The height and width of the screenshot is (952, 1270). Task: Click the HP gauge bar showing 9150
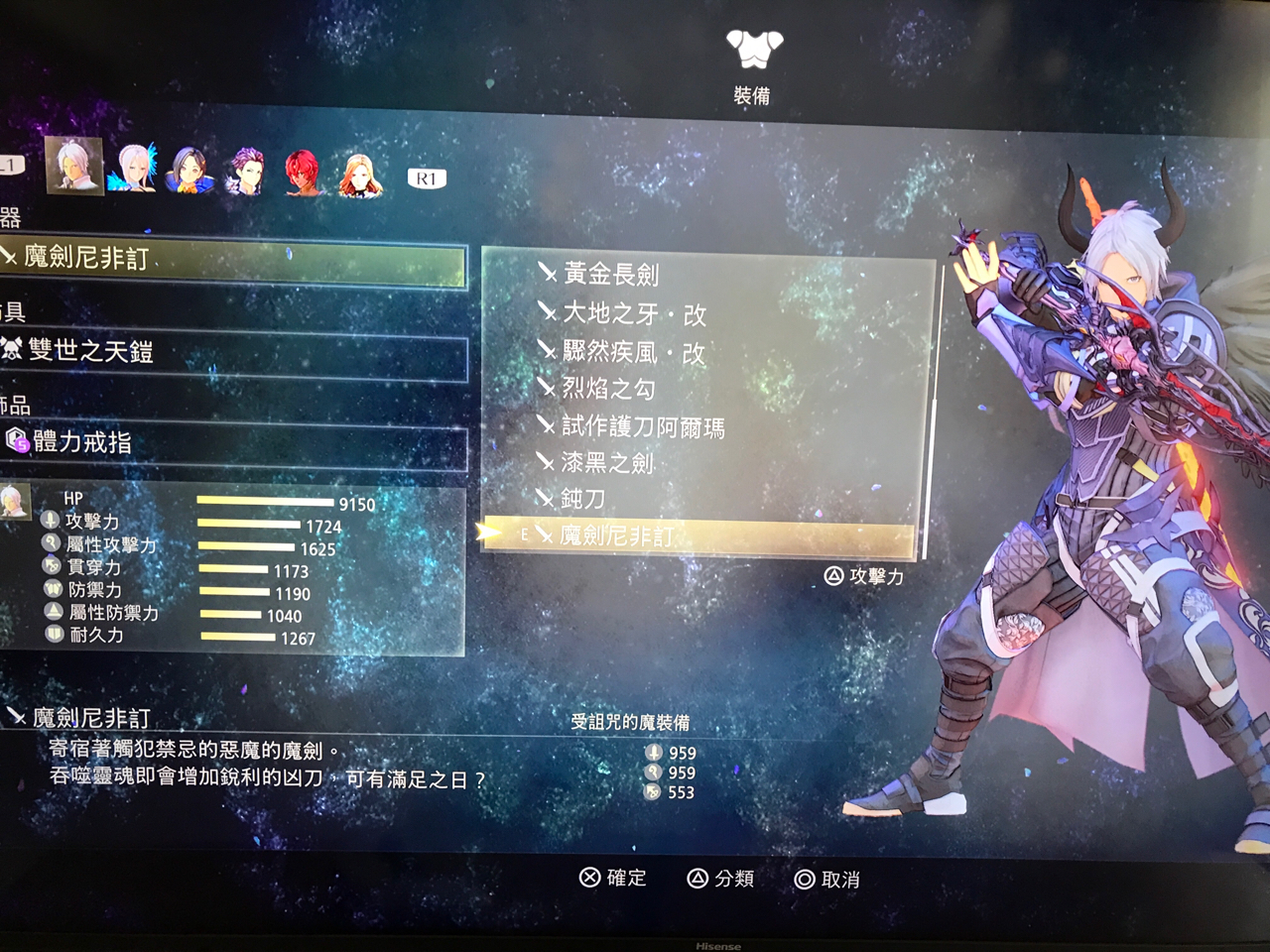click(x=268, y=504)
